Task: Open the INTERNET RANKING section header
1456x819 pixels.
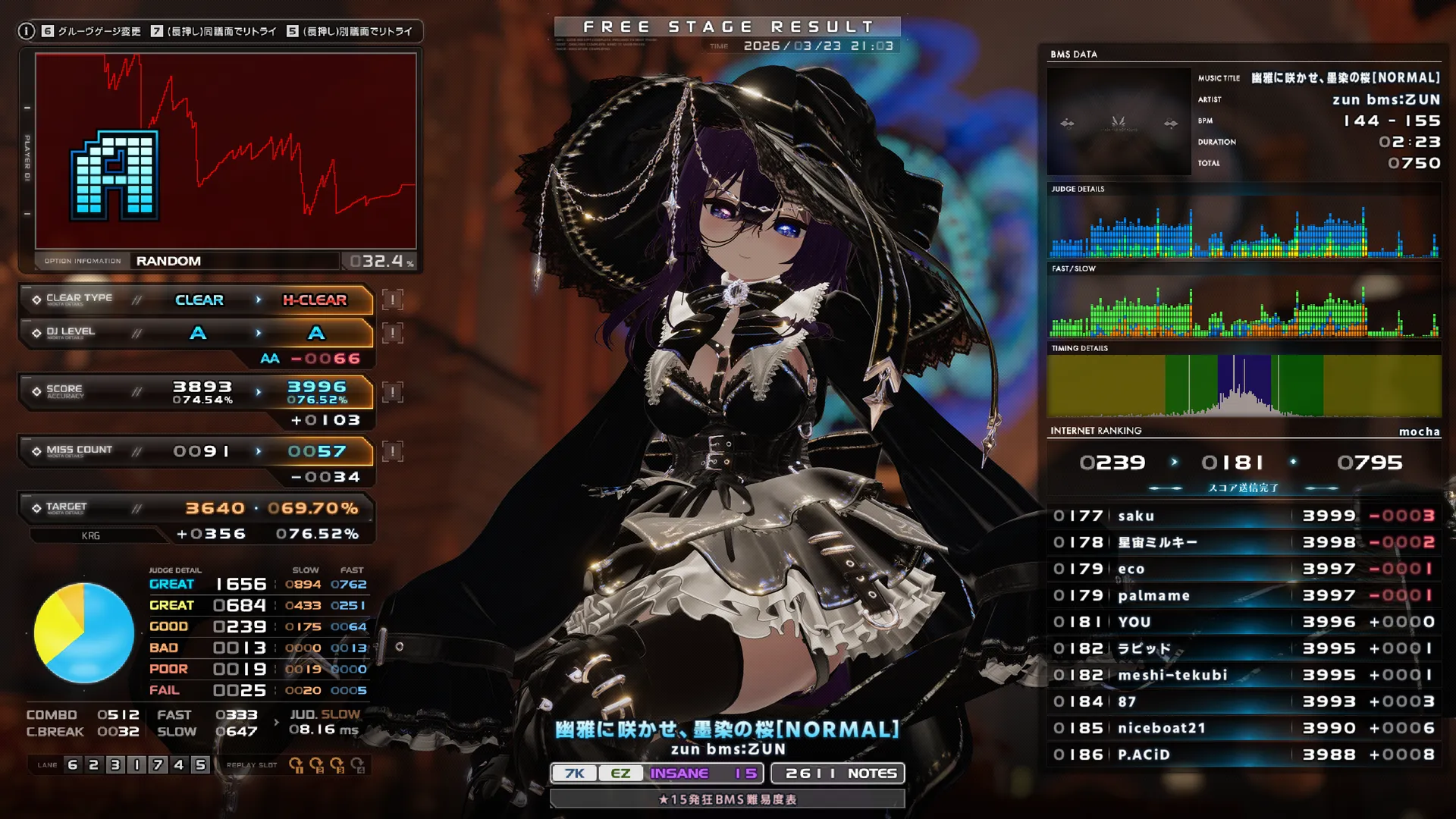Action: (x=1096, y=431)
